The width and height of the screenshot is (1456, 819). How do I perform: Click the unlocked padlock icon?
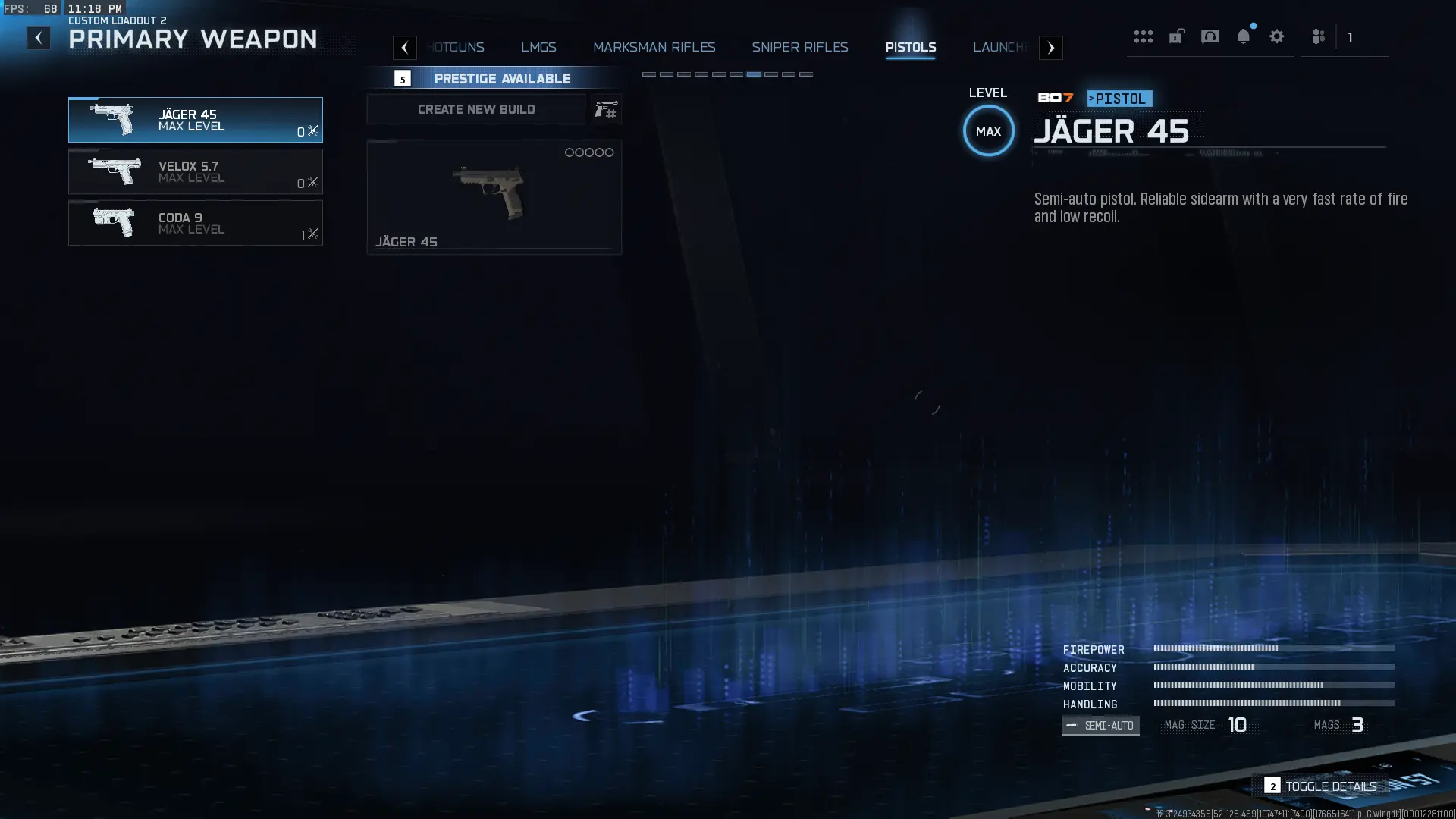(x=1177, y=36)
